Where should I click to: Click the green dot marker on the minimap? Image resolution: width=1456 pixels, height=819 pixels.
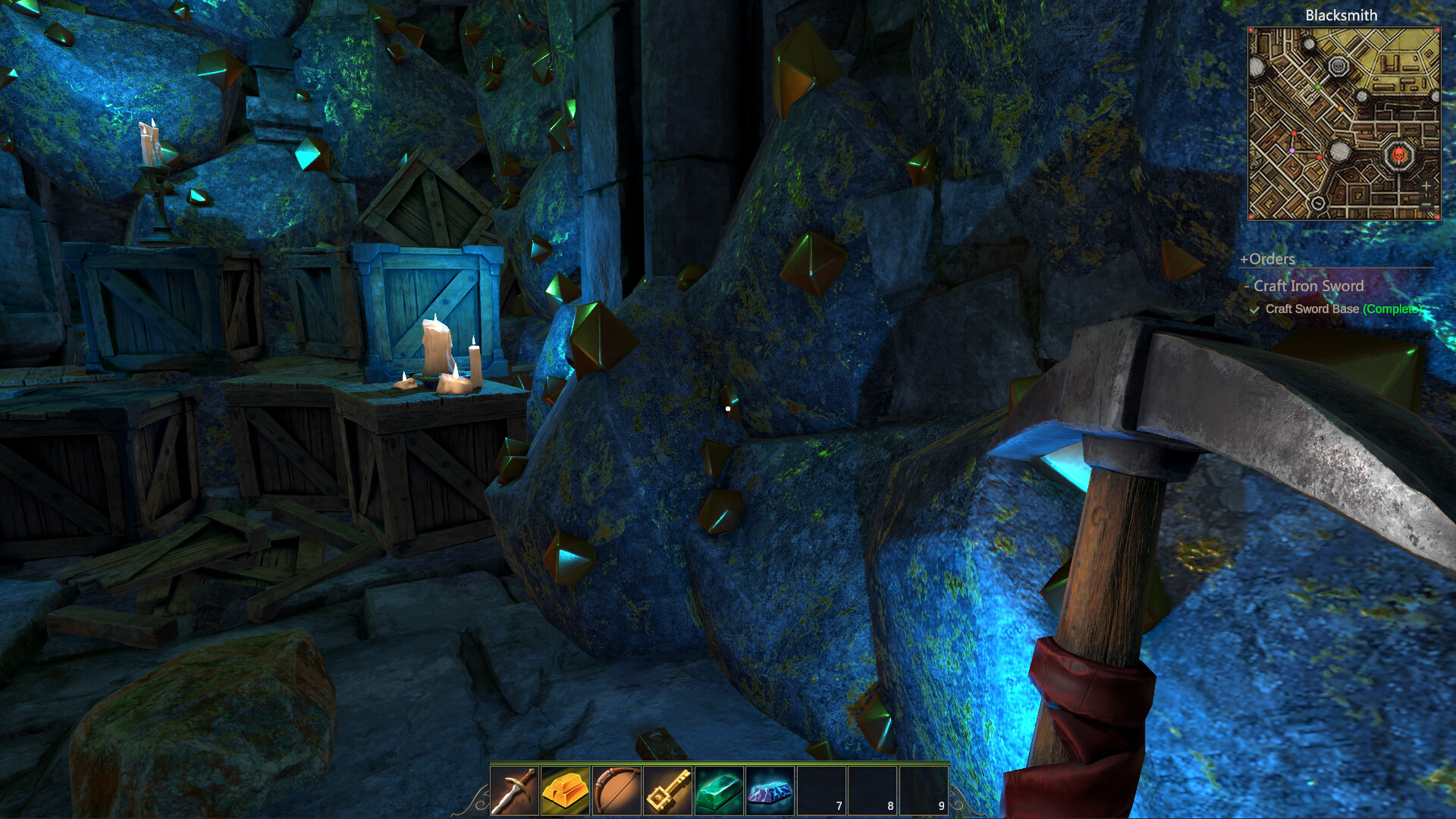(x=1317, y=87)
